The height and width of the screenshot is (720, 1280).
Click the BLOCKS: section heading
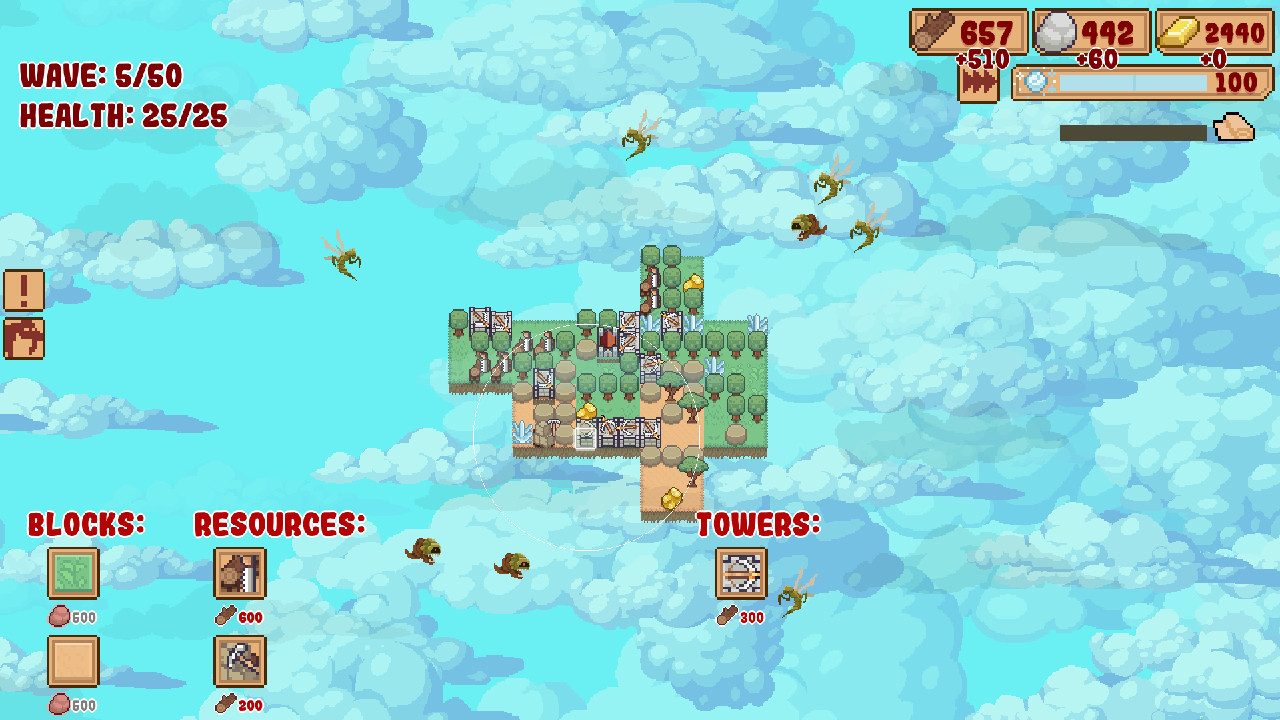tap(86, 521)
